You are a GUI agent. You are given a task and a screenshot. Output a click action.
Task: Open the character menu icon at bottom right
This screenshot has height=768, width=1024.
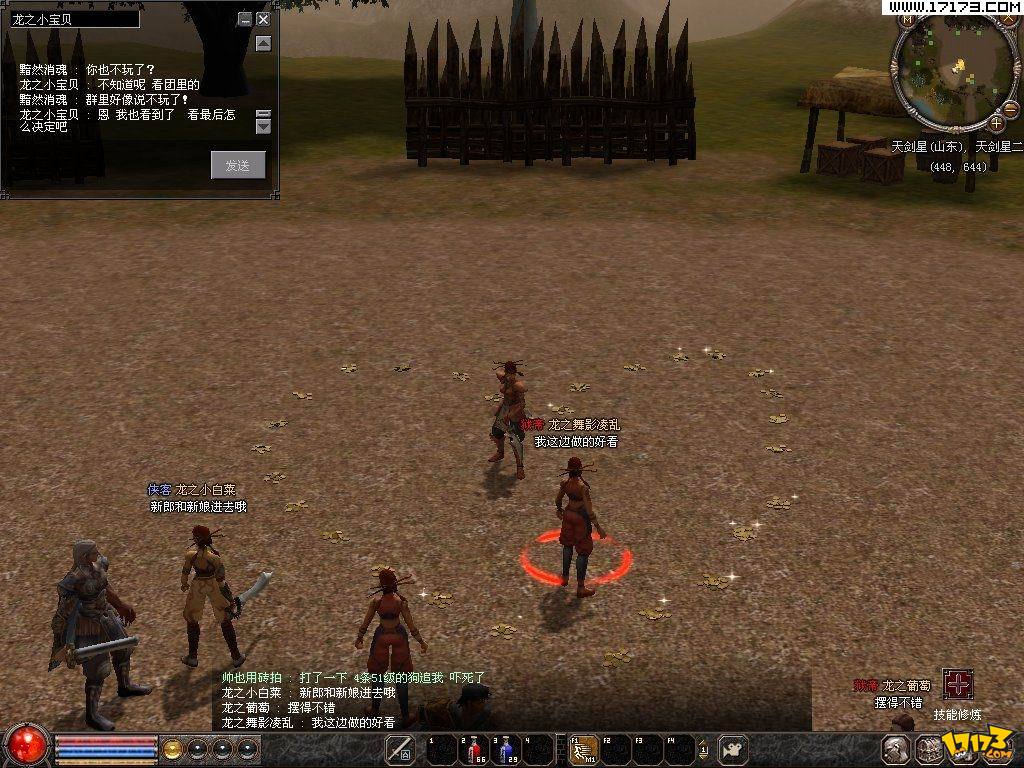(896, 749)
